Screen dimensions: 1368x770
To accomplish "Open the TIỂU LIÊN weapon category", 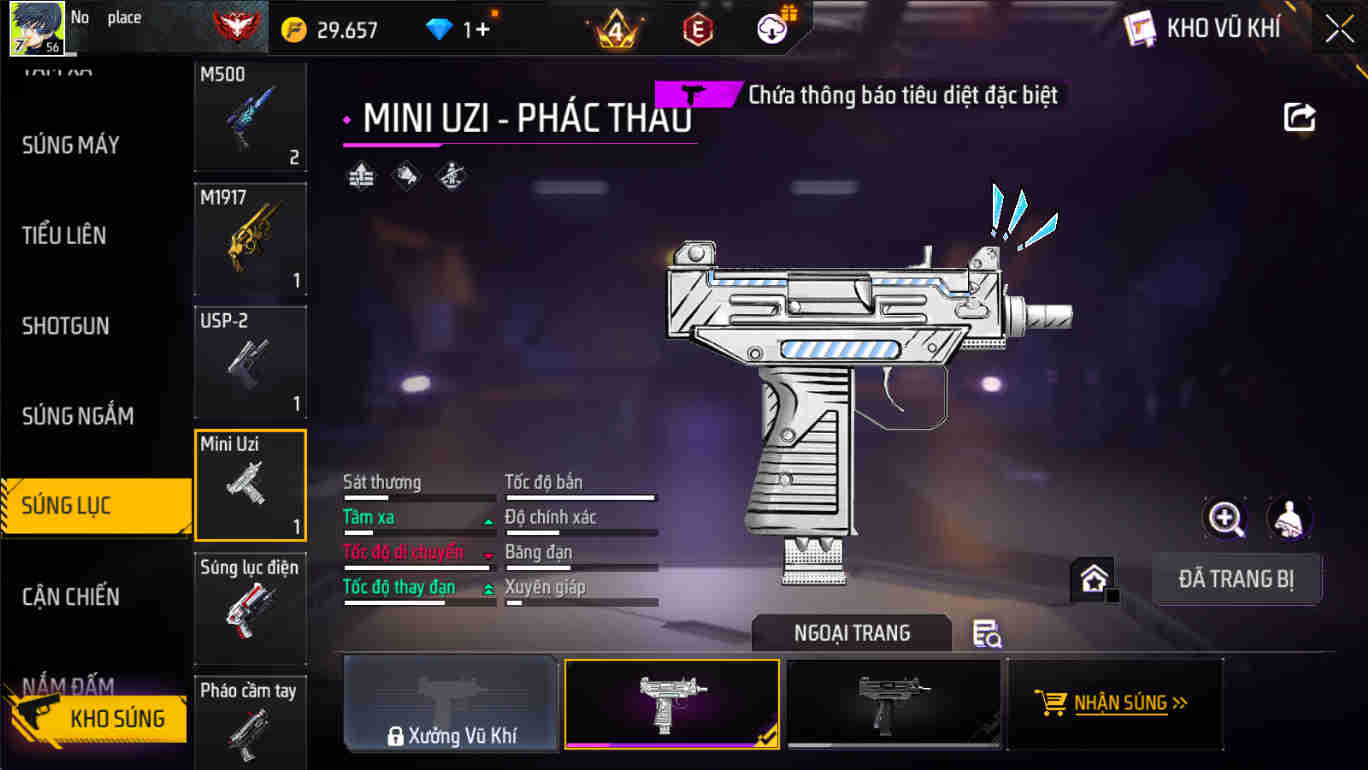I will (65, 236).
